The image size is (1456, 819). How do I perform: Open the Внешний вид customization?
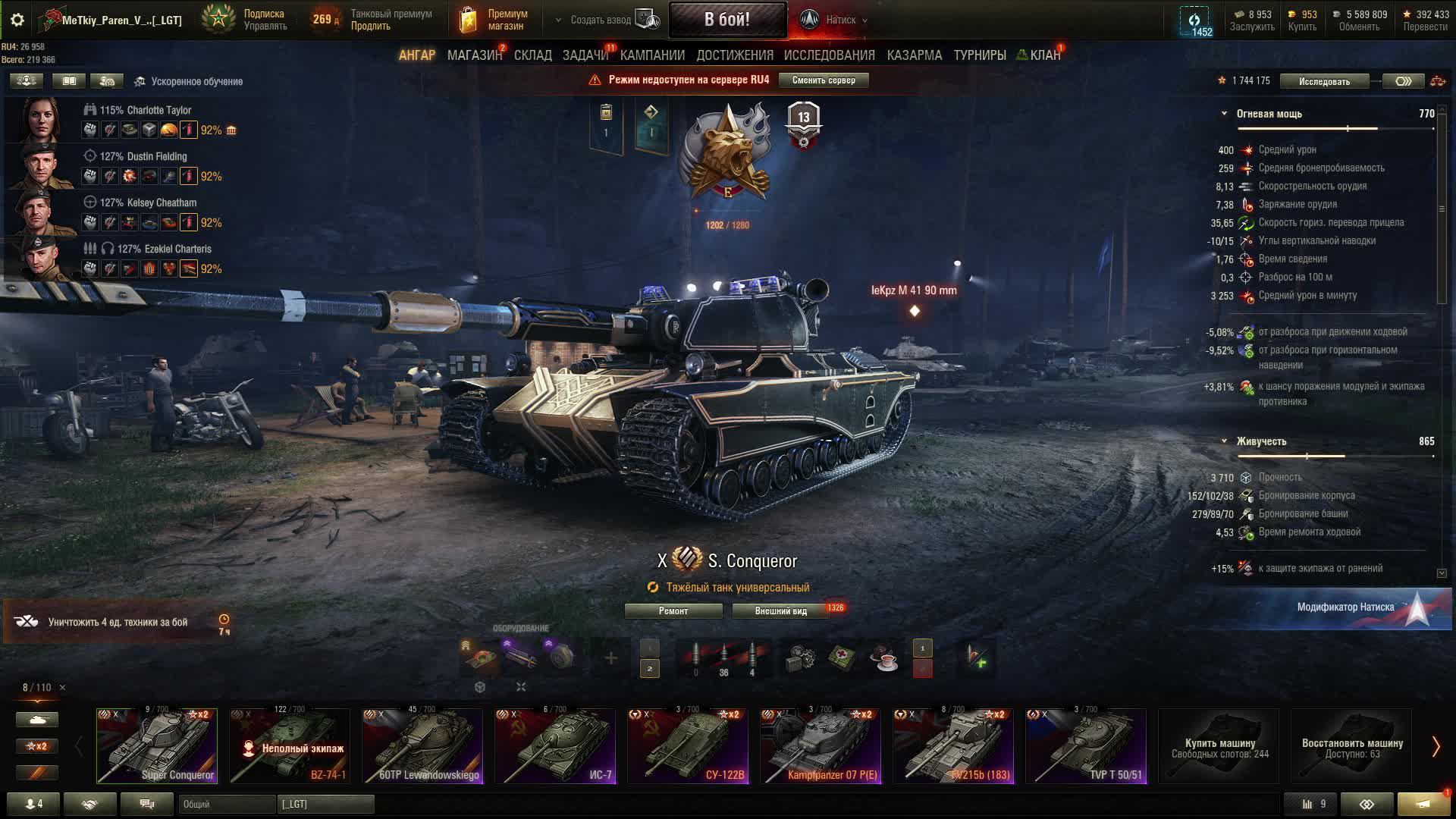click(x=780, y=611)
